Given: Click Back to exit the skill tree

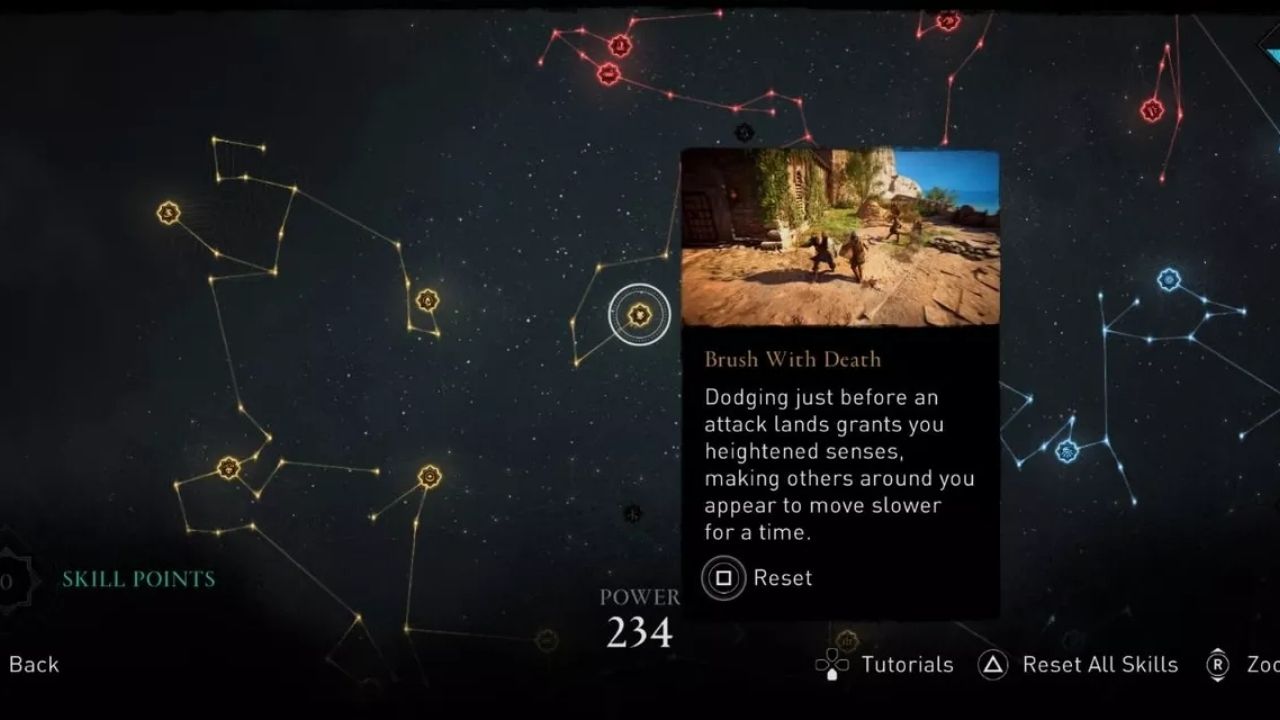Looking at the screenshot, I should click(33, 664).
